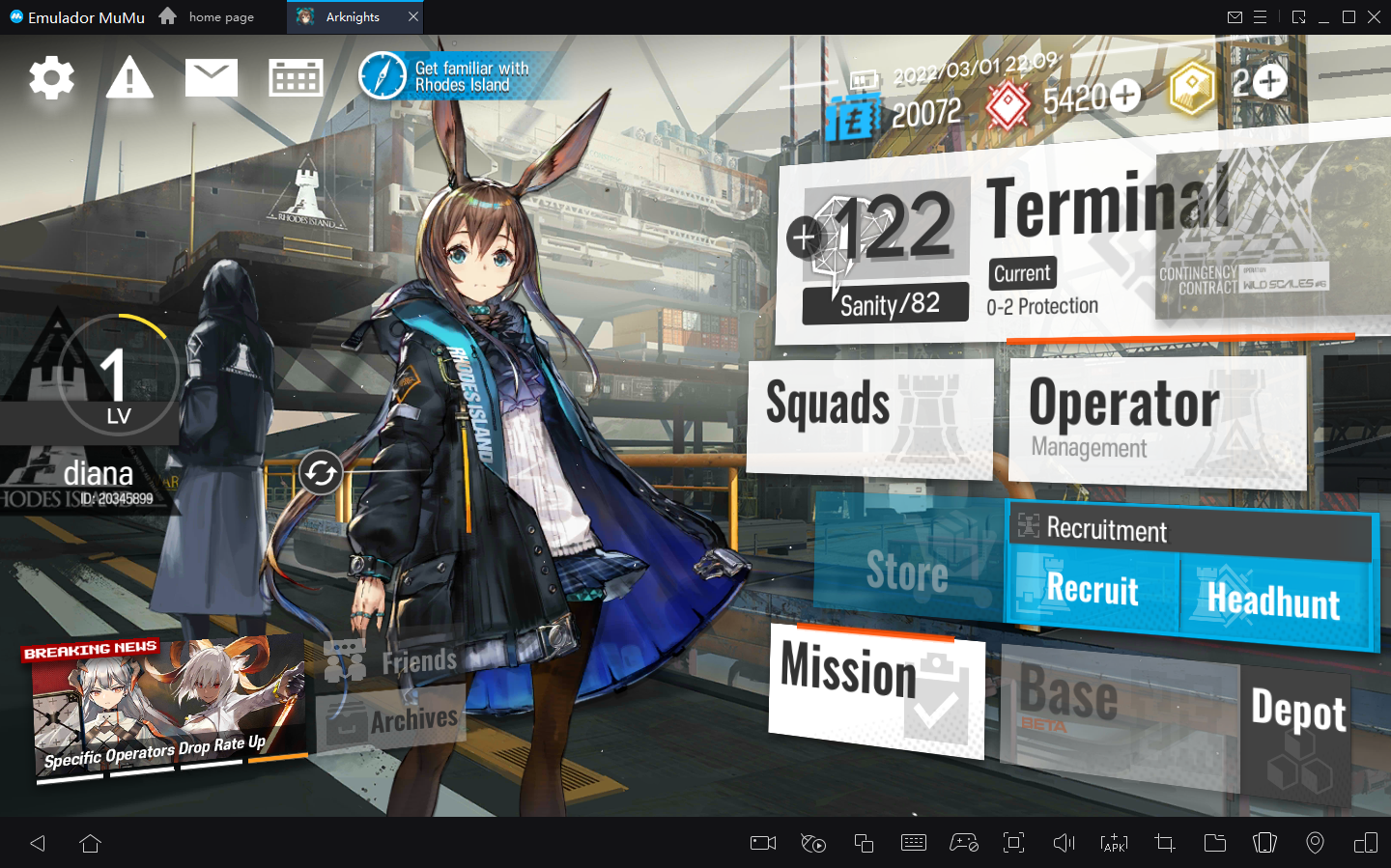Image resolution: width=1391 pixels, height=868 pixels.
Task: Open the Headhunt screen
Action: (1273, 602)
